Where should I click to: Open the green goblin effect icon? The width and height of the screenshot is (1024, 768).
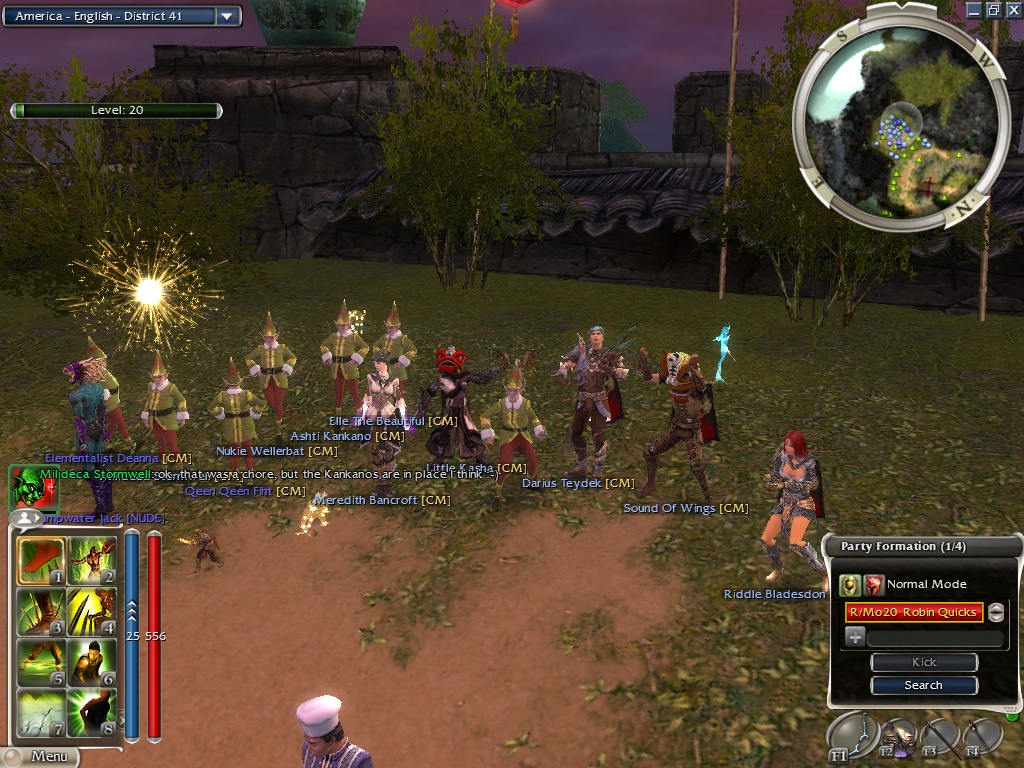(26, 487)
